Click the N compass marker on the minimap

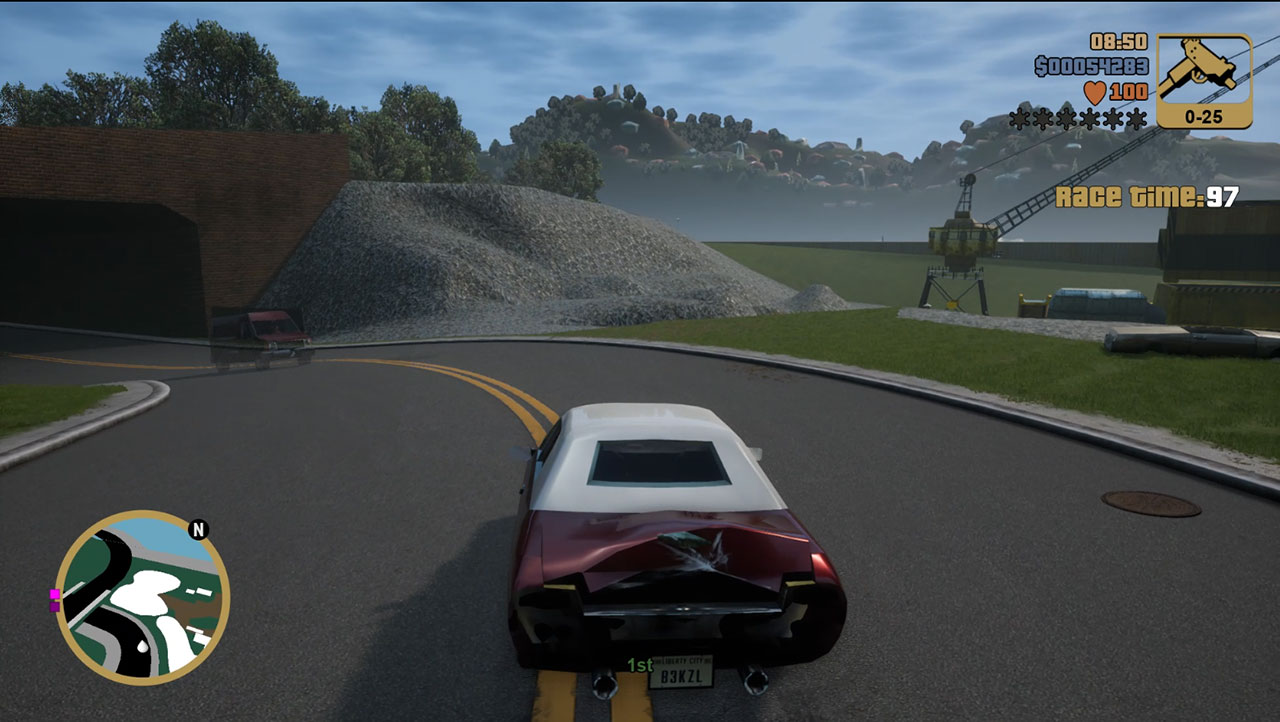tap(198, 531)
